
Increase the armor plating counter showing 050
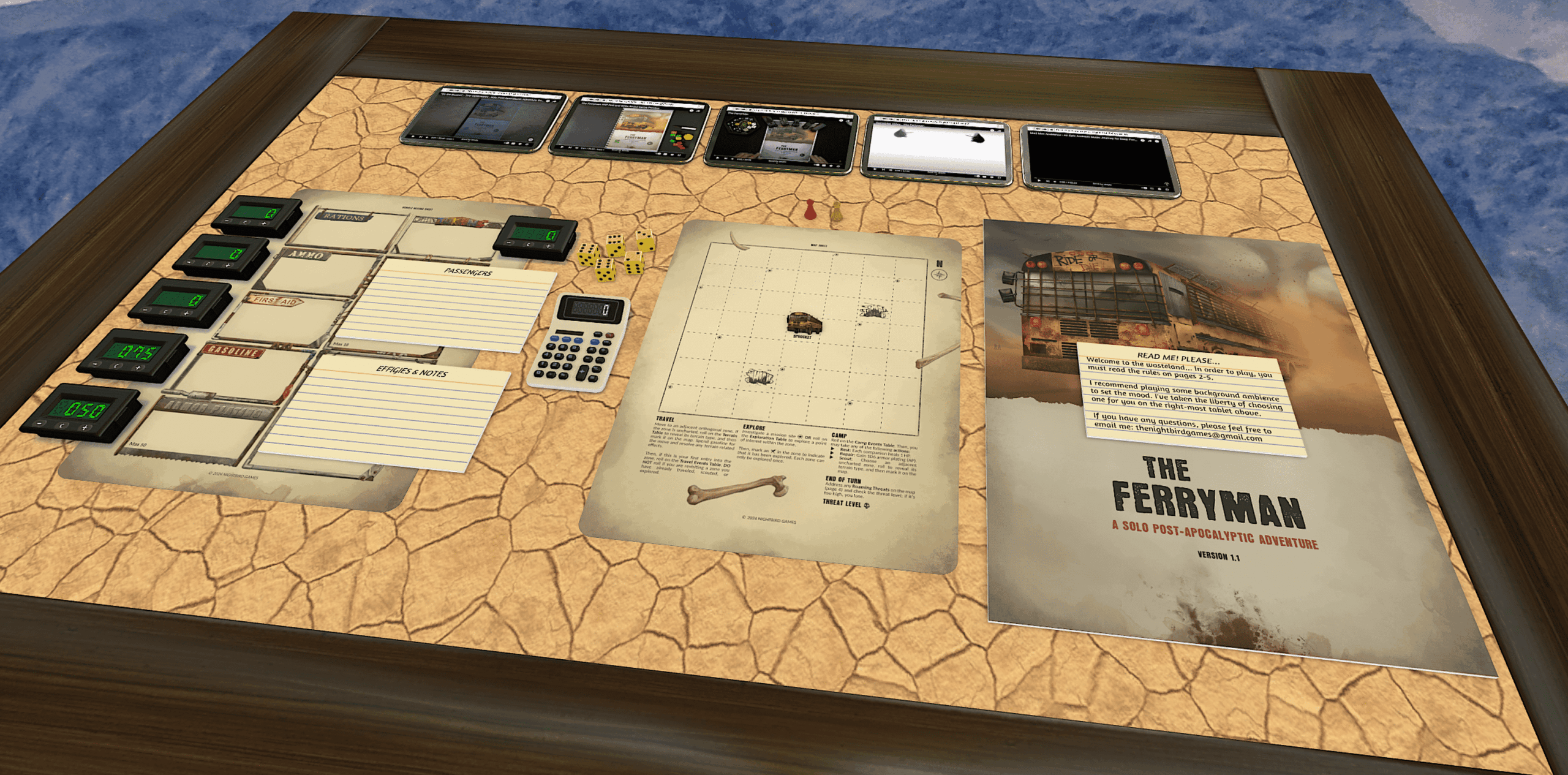[85, 428]
